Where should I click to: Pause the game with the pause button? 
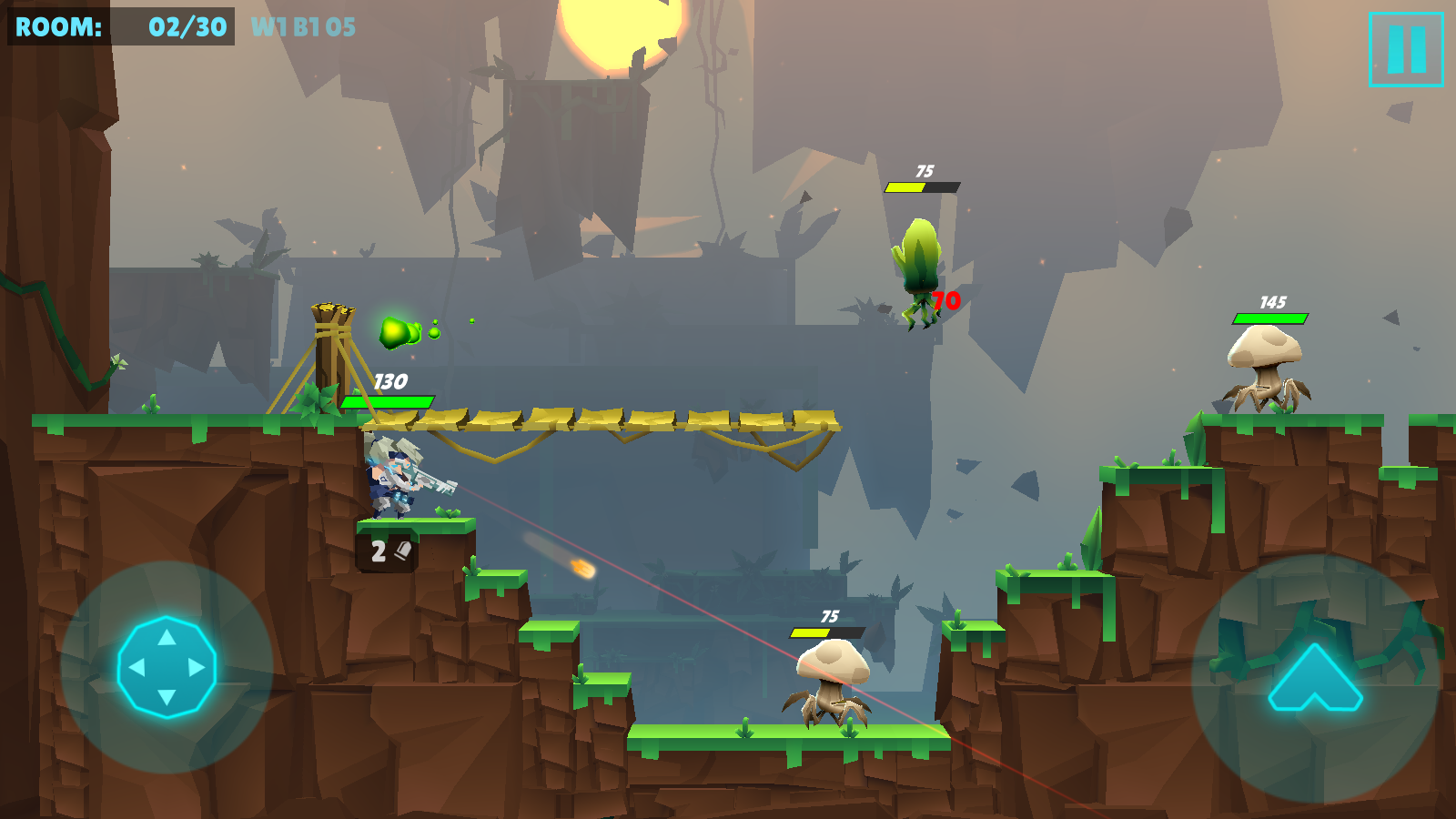pyautogui.click(x=1406, y=50)
